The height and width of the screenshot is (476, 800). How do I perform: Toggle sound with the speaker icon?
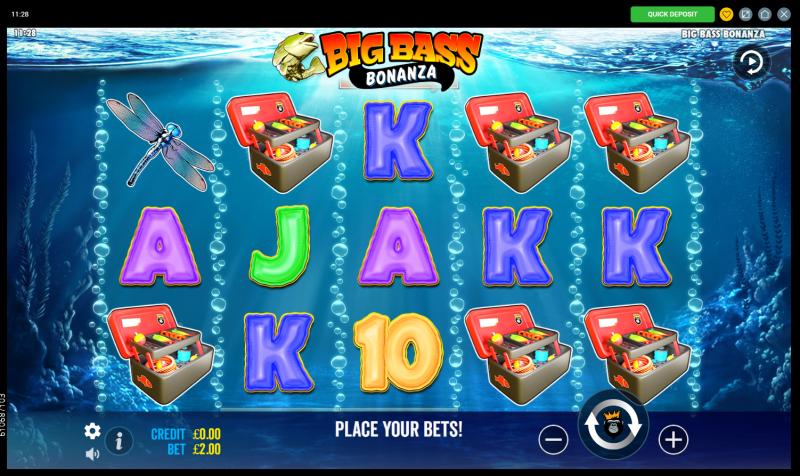(92, 454)
